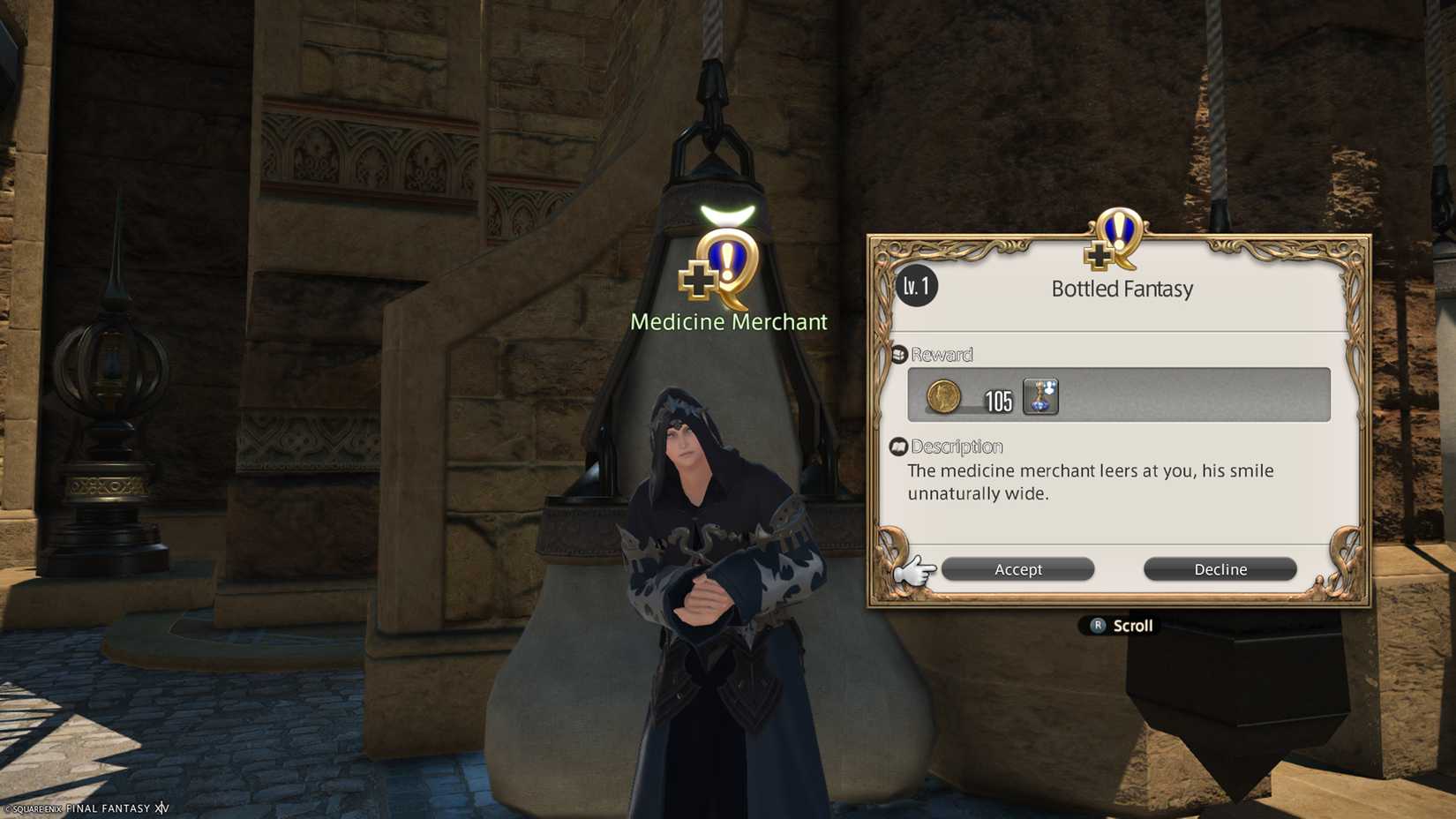Image resolution: width=1456 pixels, height=819 pixels.
Task: Decline the quest offer
Action: pos(1220,569)
